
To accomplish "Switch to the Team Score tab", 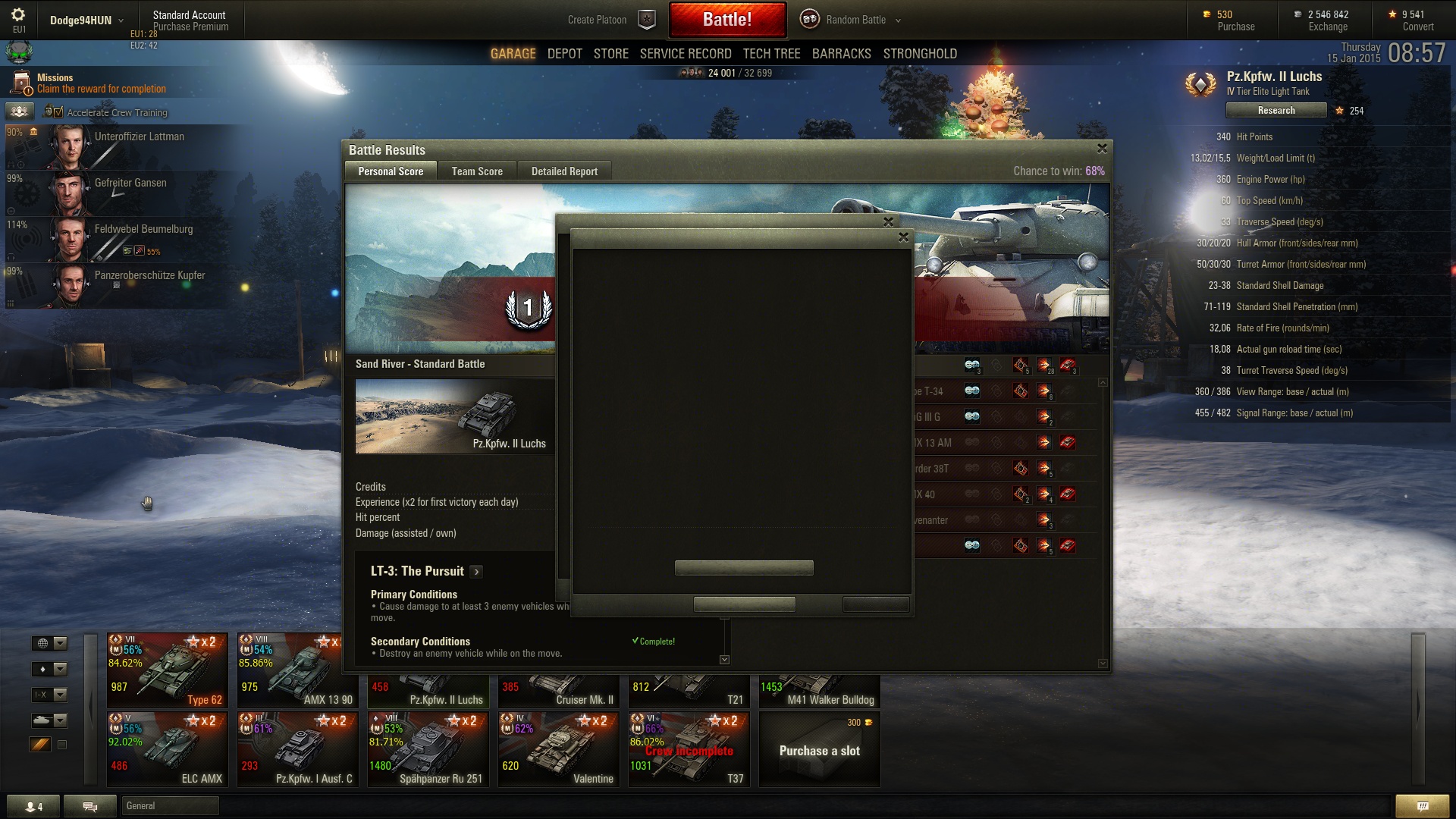I will tap(477, 171).
